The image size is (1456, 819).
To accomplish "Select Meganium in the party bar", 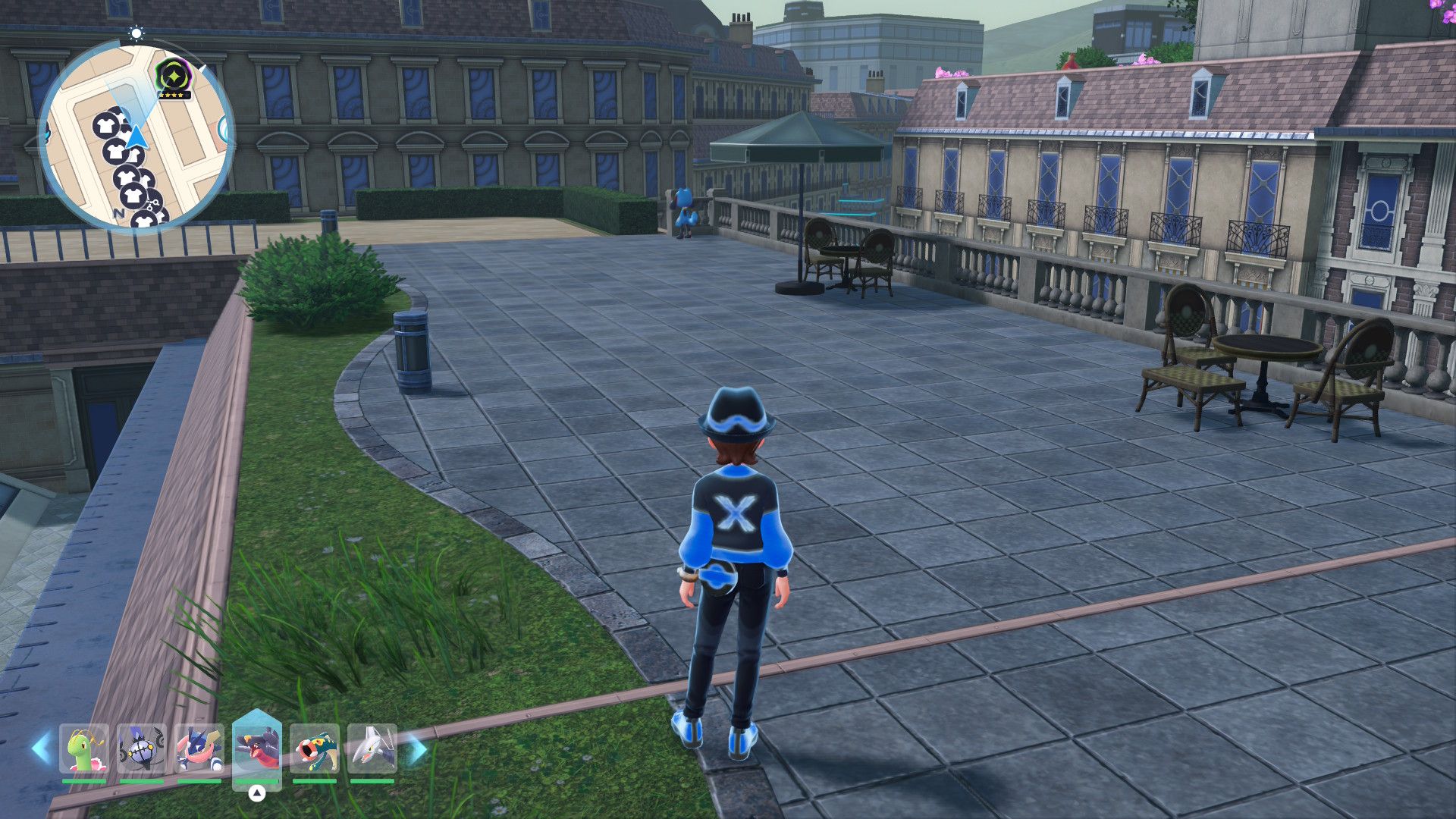I will [x=84, y=749].
